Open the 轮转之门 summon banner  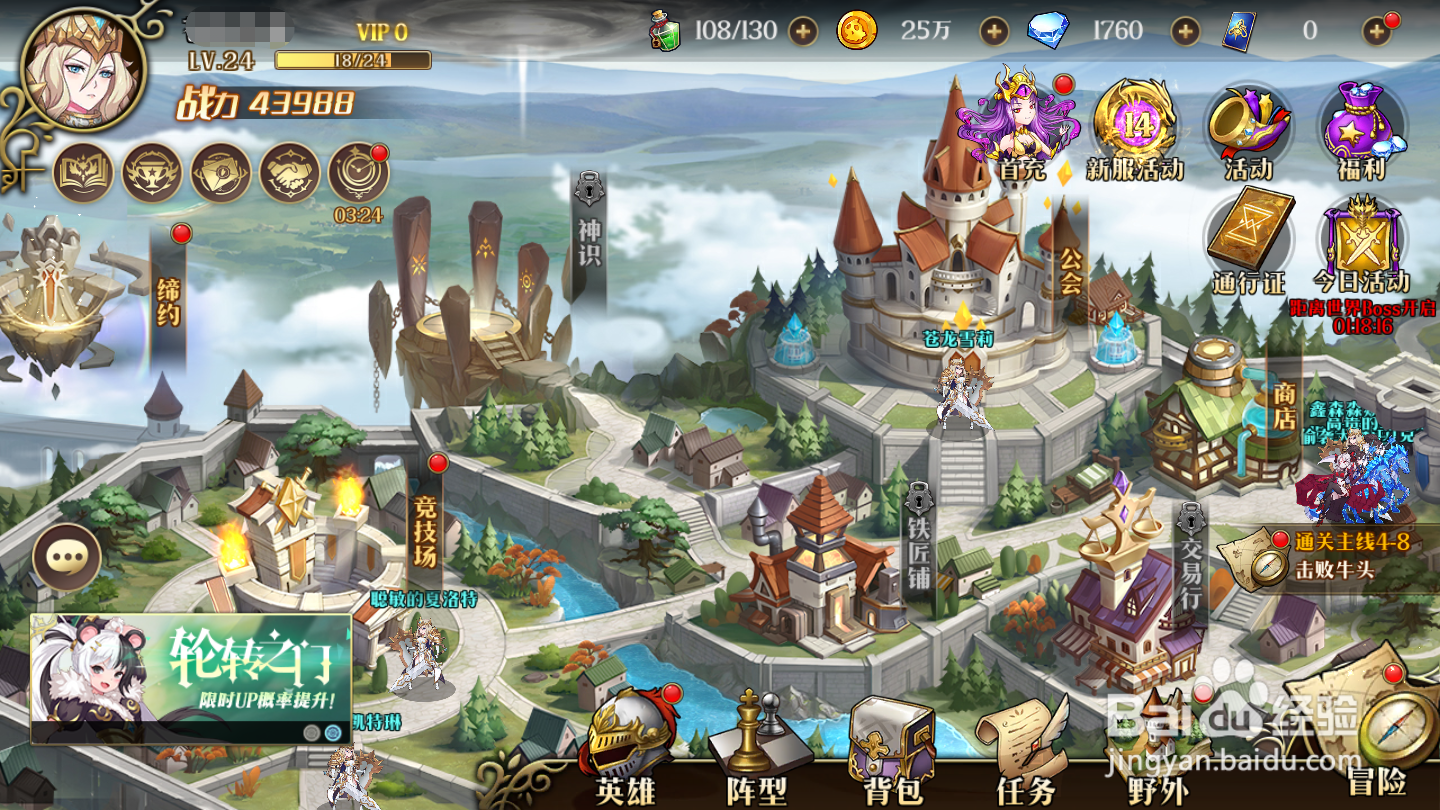(x=190, y=678)
